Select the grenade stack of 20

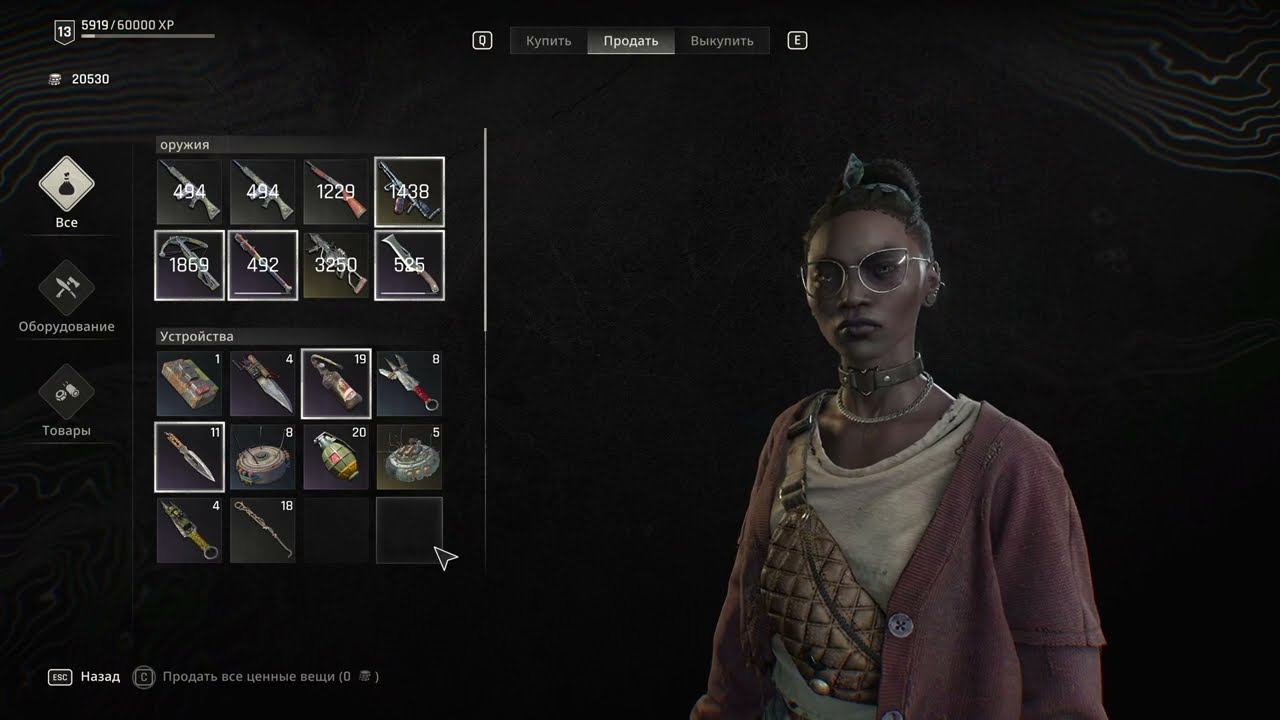[x=336, y=457]
